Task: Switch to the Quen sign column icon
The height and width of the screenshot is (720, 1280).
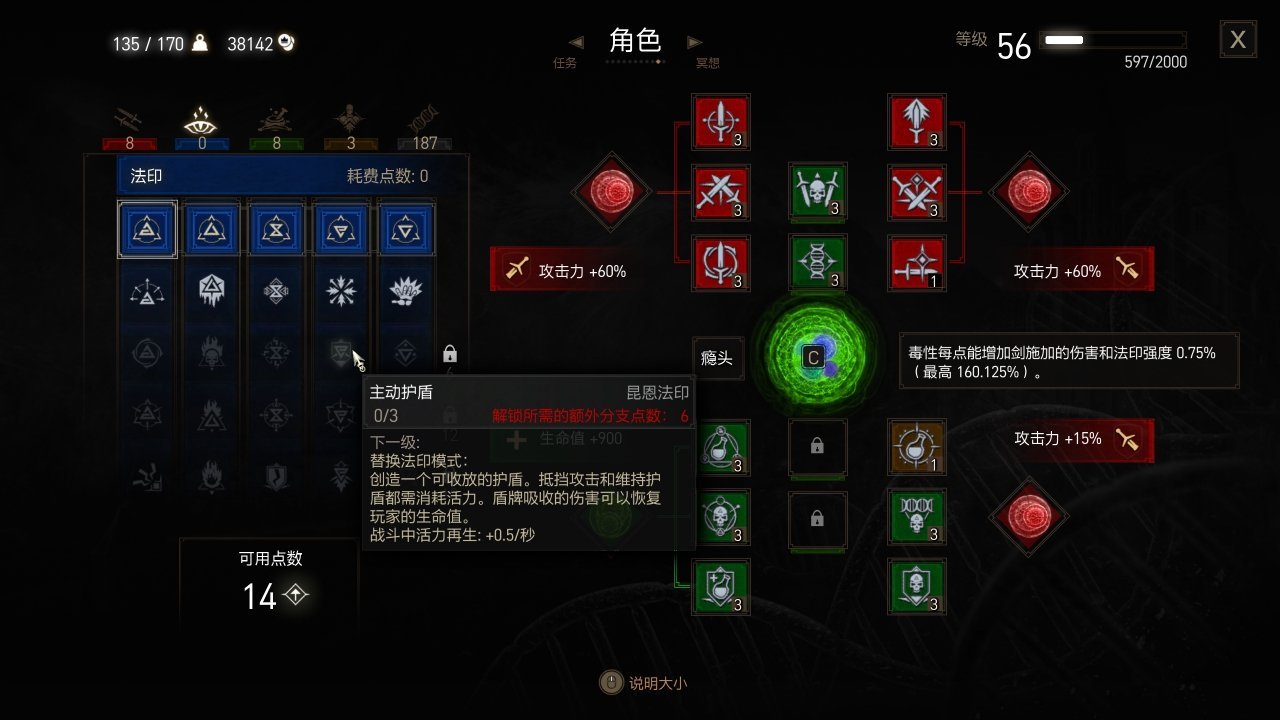Action: click(340, 228)
